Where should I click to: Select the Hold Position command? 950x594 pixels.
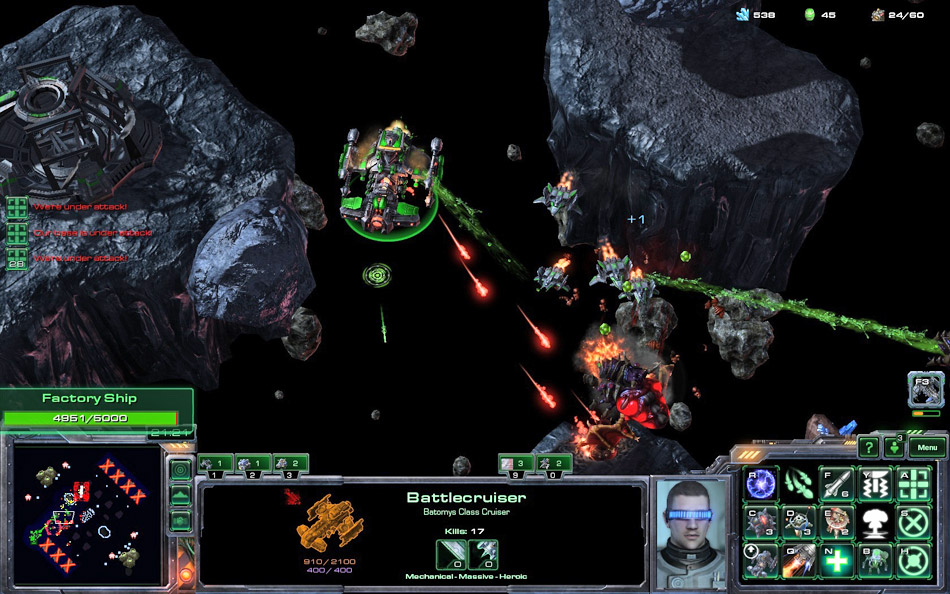coord(913,560)
